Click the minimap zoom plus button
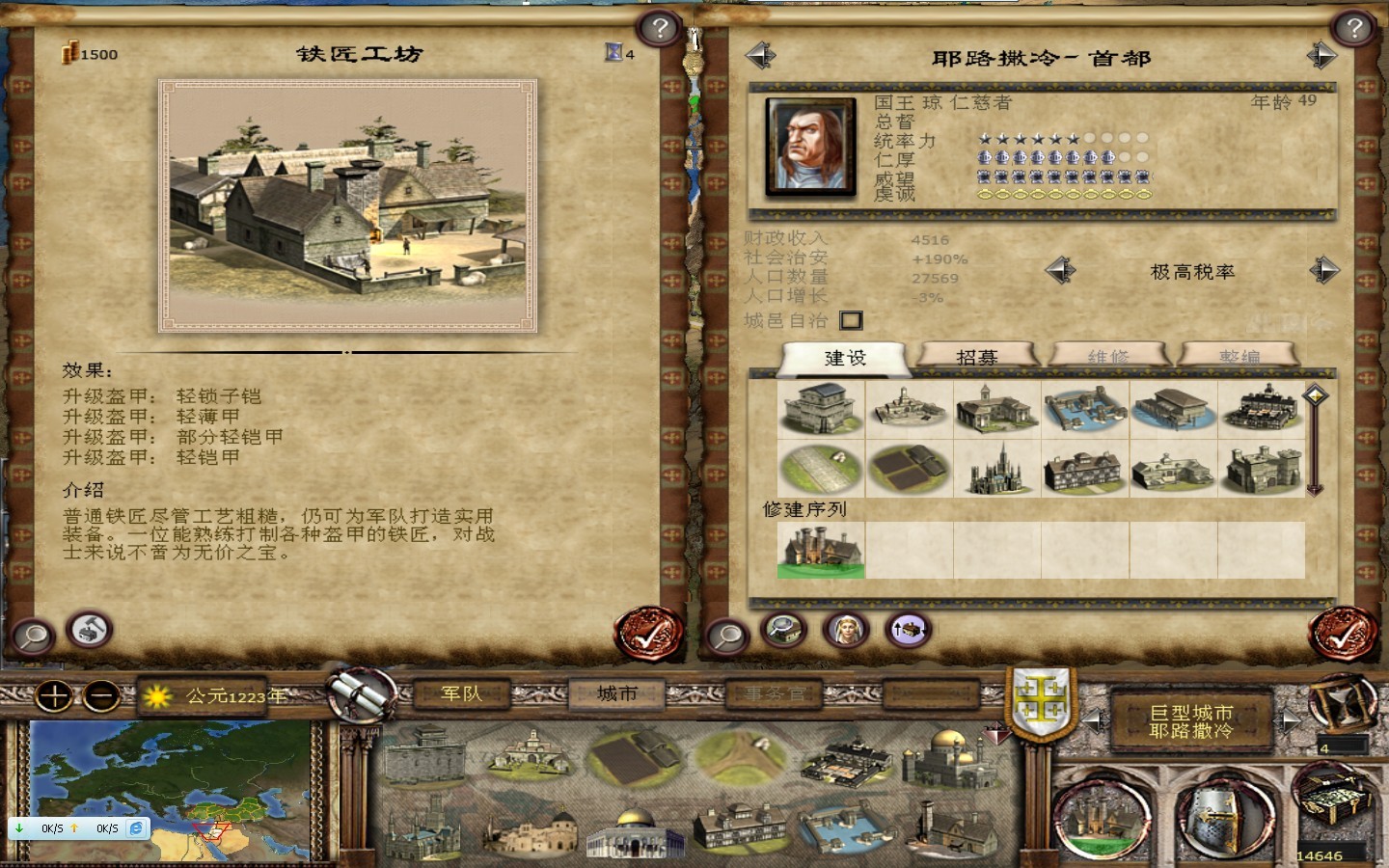This screenshot has height=868, width=1389. [54, 696]
